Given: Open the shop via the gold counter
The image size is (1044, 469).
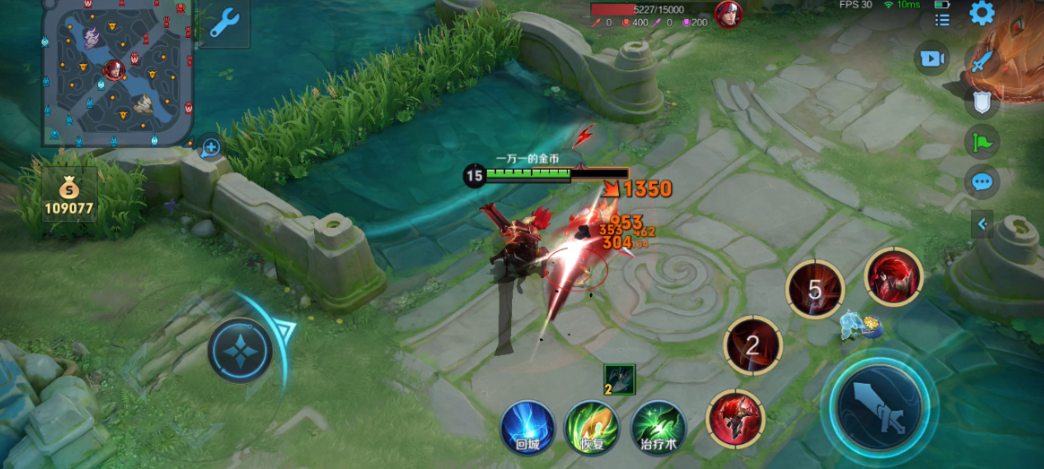Looking at the screenshot, I should pos(69,197).
